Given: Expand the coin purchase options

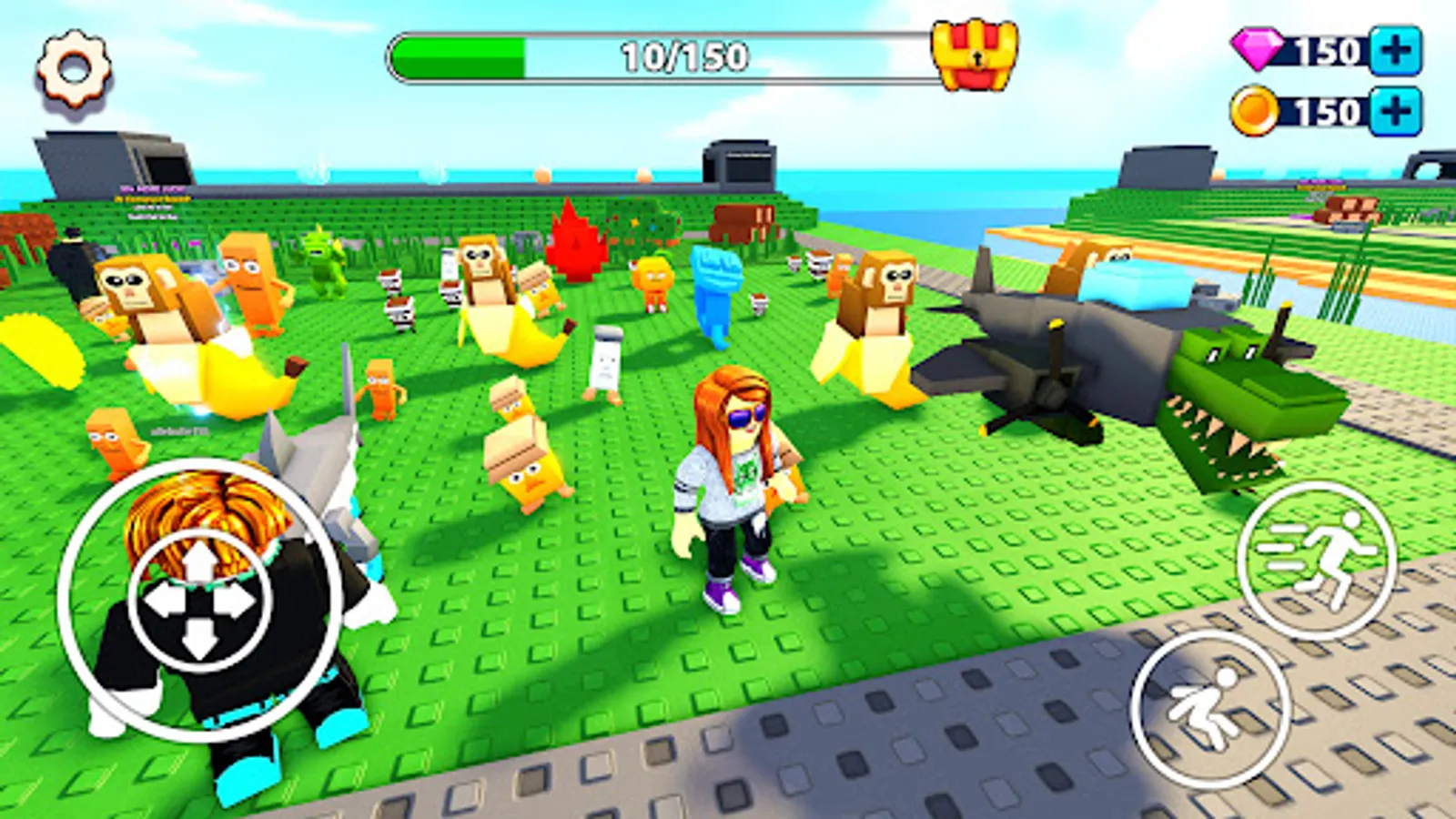Looking at the screenshot, I should pos(1394,113).
